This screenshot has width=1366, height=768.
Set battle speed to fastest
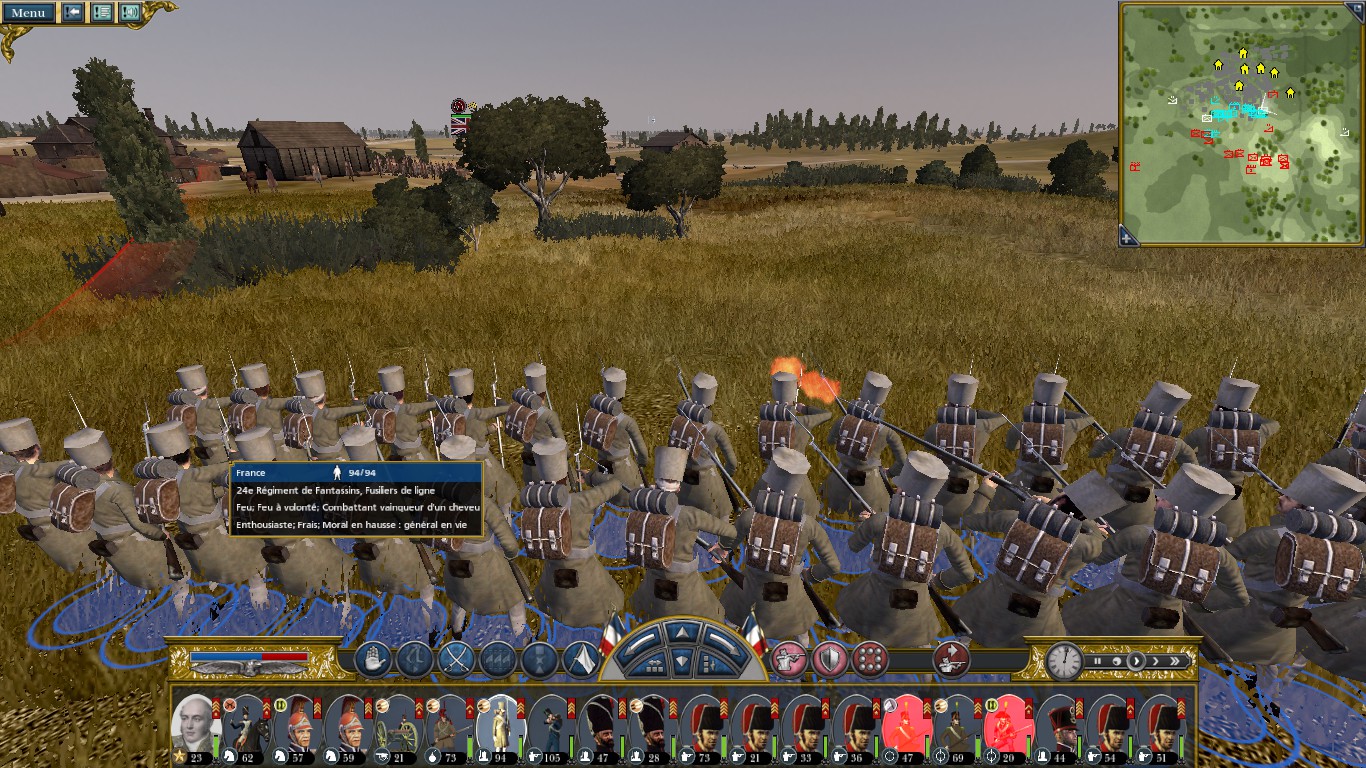pyautogui.click(x=1177, y=661)
